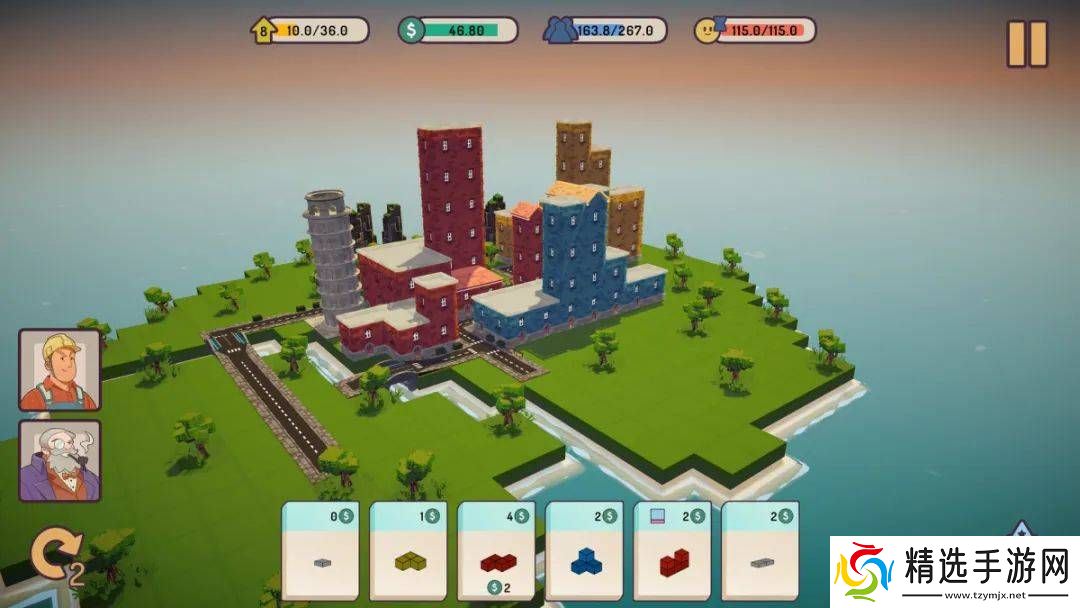Viewport: 1080px width, 608px height.
Task: Select the hard-hat builder character portrait
Action: pos(60,370)
